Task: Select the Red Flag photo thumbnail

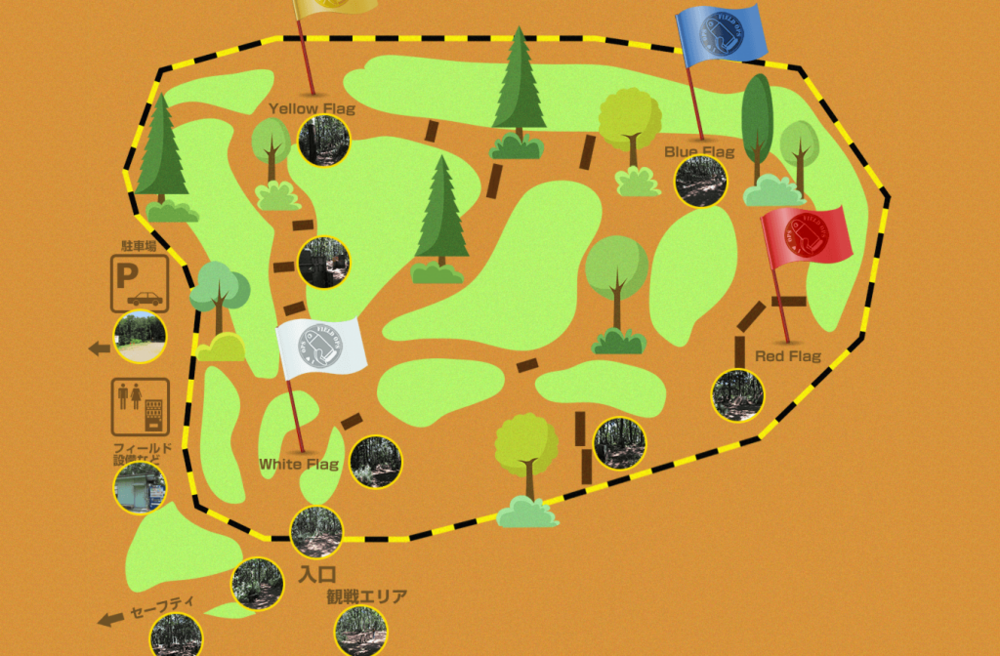Action: click(738, 395)
